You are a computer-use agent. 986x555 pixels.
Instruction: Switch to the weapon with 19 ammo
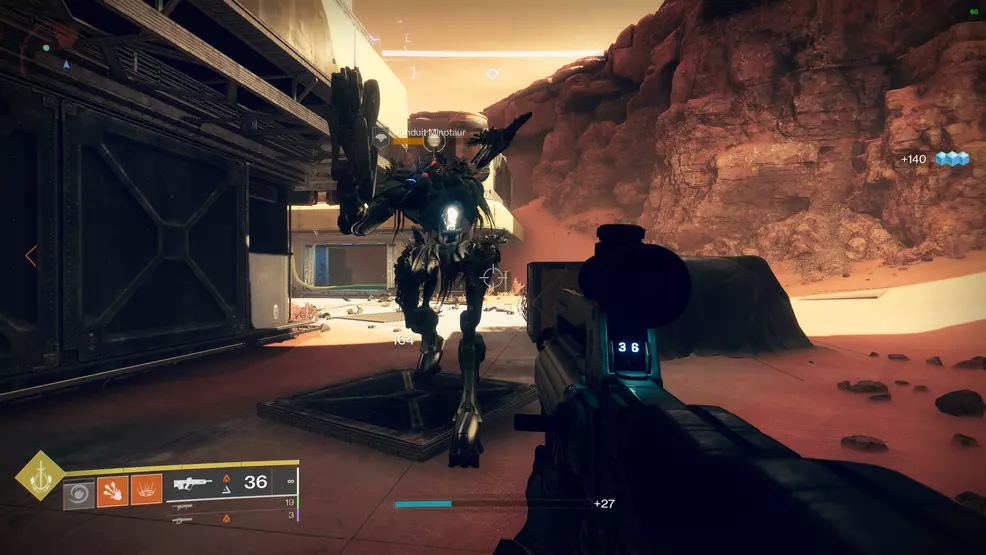pos(184,504)
